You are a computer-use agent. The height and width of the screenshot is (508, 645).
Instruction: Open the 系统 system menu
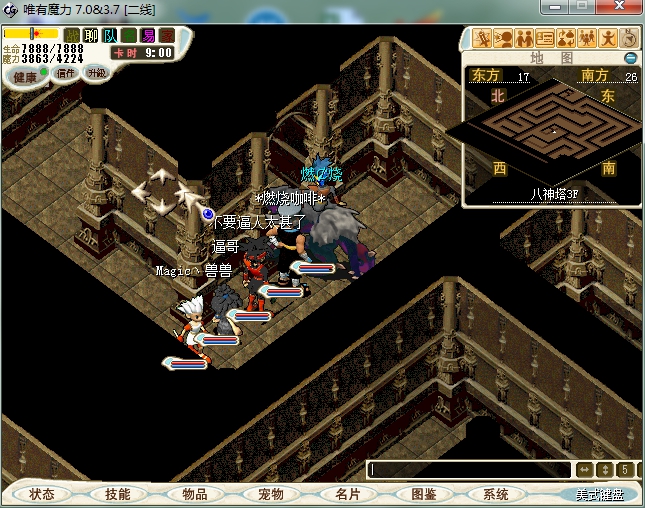(496, 494)
